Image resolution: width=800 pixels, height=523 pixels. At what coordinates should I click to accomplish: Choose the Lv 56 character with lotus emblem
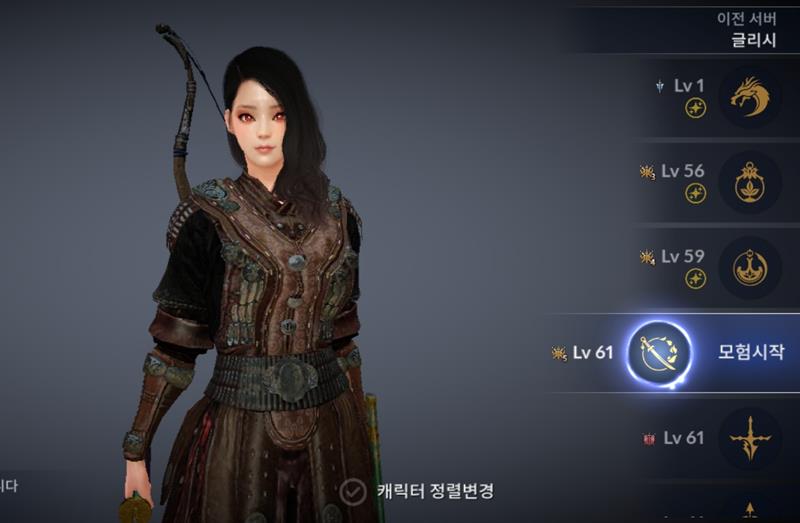(x=749, y=182)
